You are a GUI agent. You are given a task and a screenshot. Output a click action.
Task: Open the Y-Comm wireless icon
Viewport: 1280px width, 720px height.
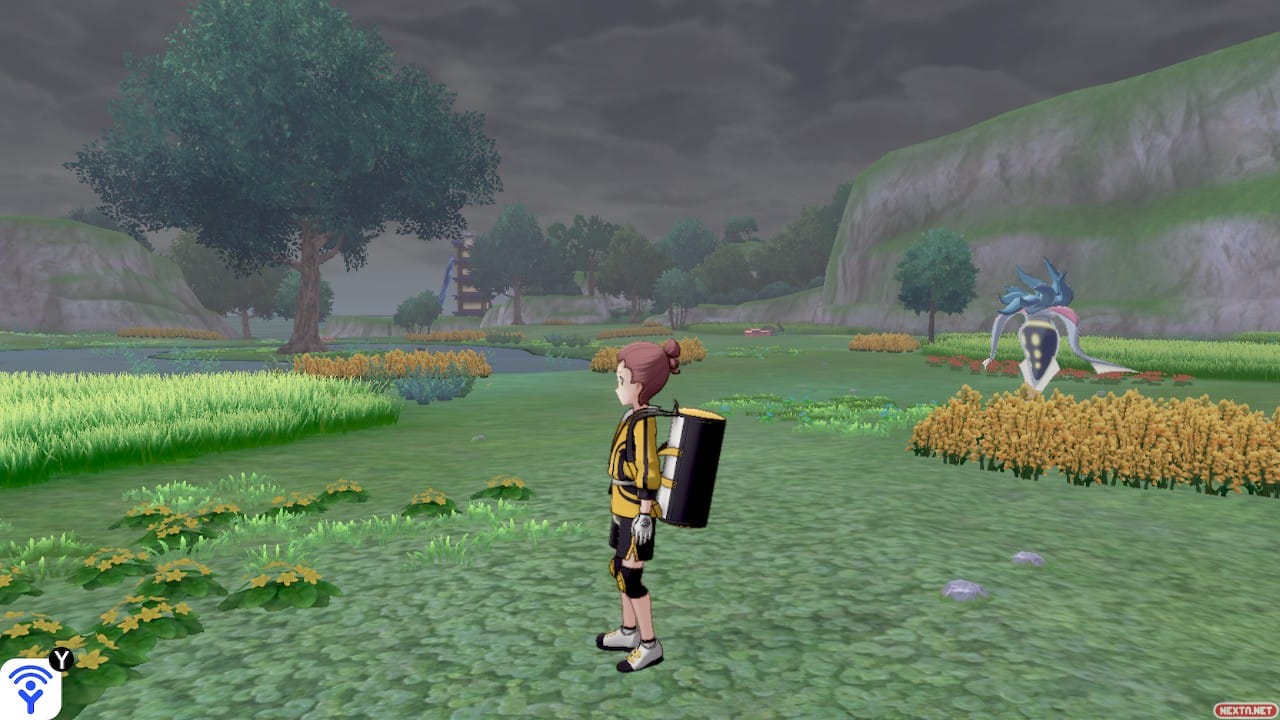[x=30, y=688]
